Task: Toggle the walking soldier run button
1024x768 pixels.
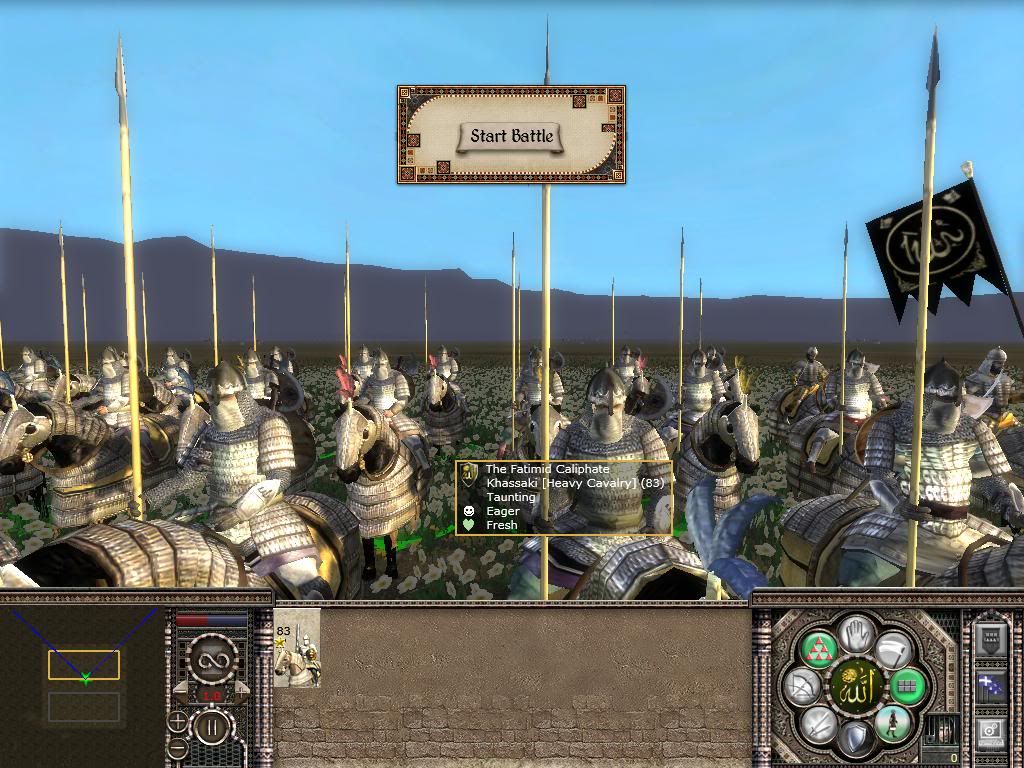Action: (891, 723)
